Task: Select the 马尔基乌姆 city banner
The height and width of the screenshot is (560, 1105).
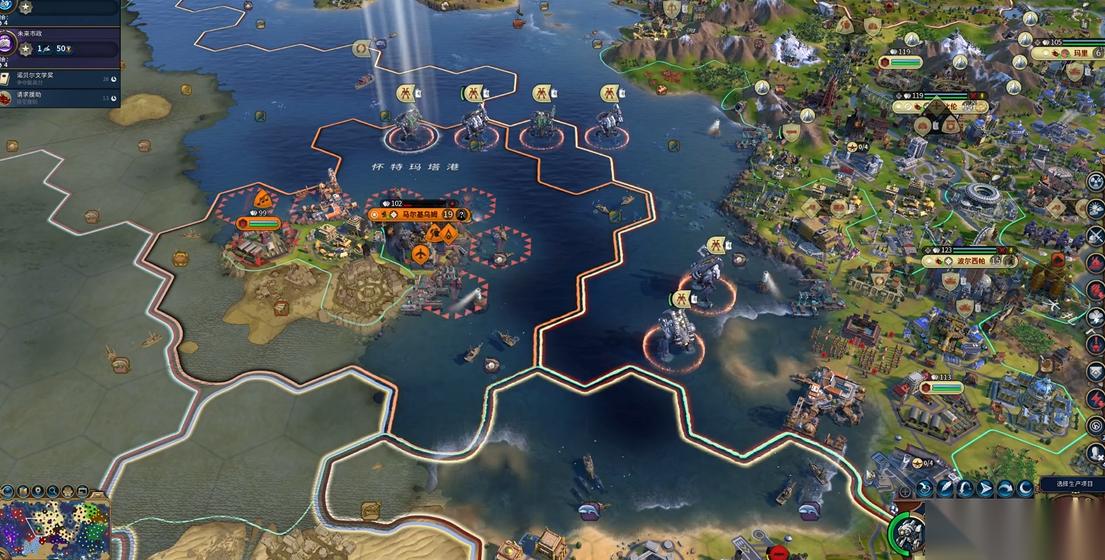Action: [x=405, y=214]
